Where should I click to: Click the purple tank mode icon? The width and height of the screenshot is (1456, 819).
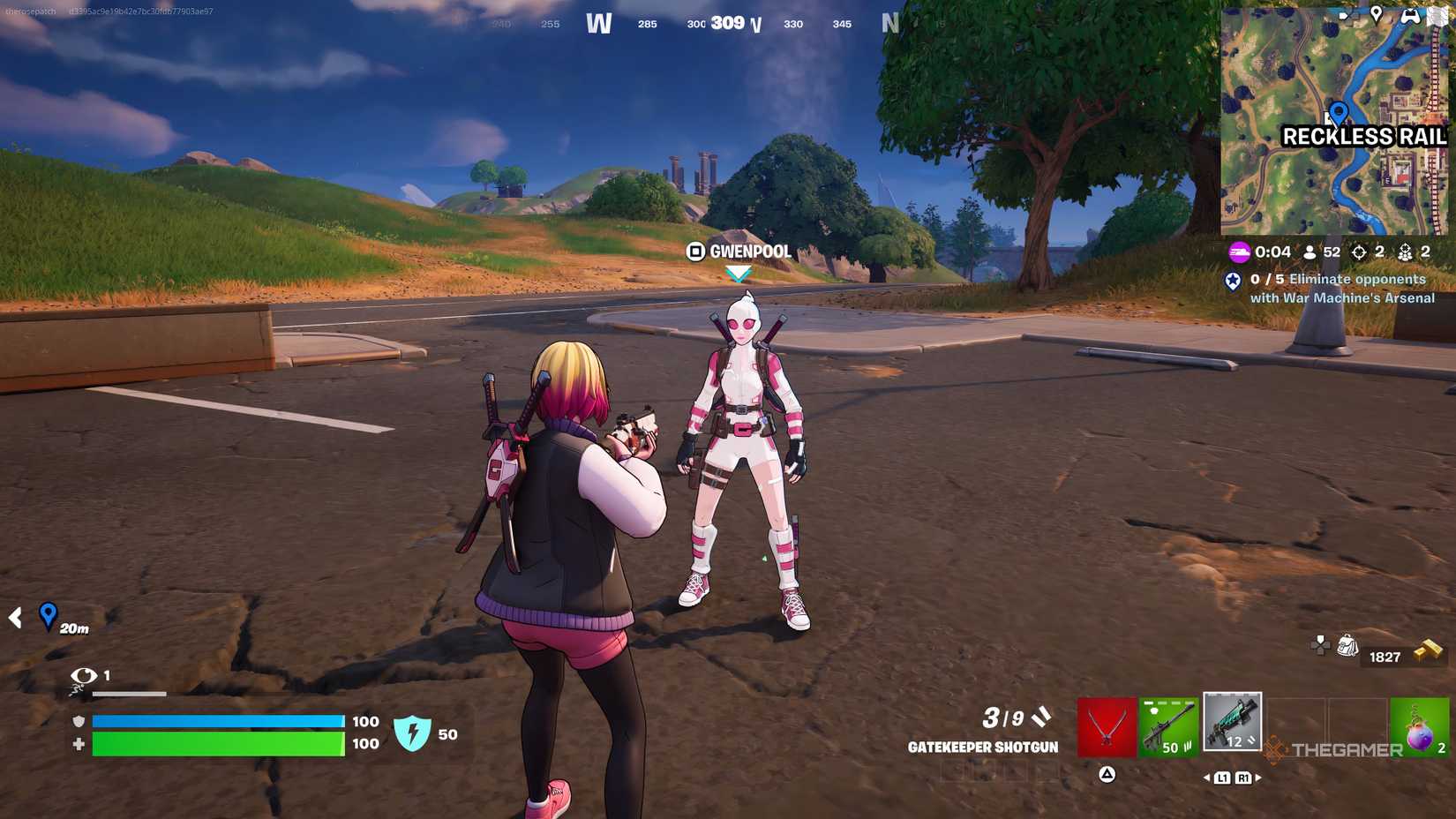coord(1239,252)
